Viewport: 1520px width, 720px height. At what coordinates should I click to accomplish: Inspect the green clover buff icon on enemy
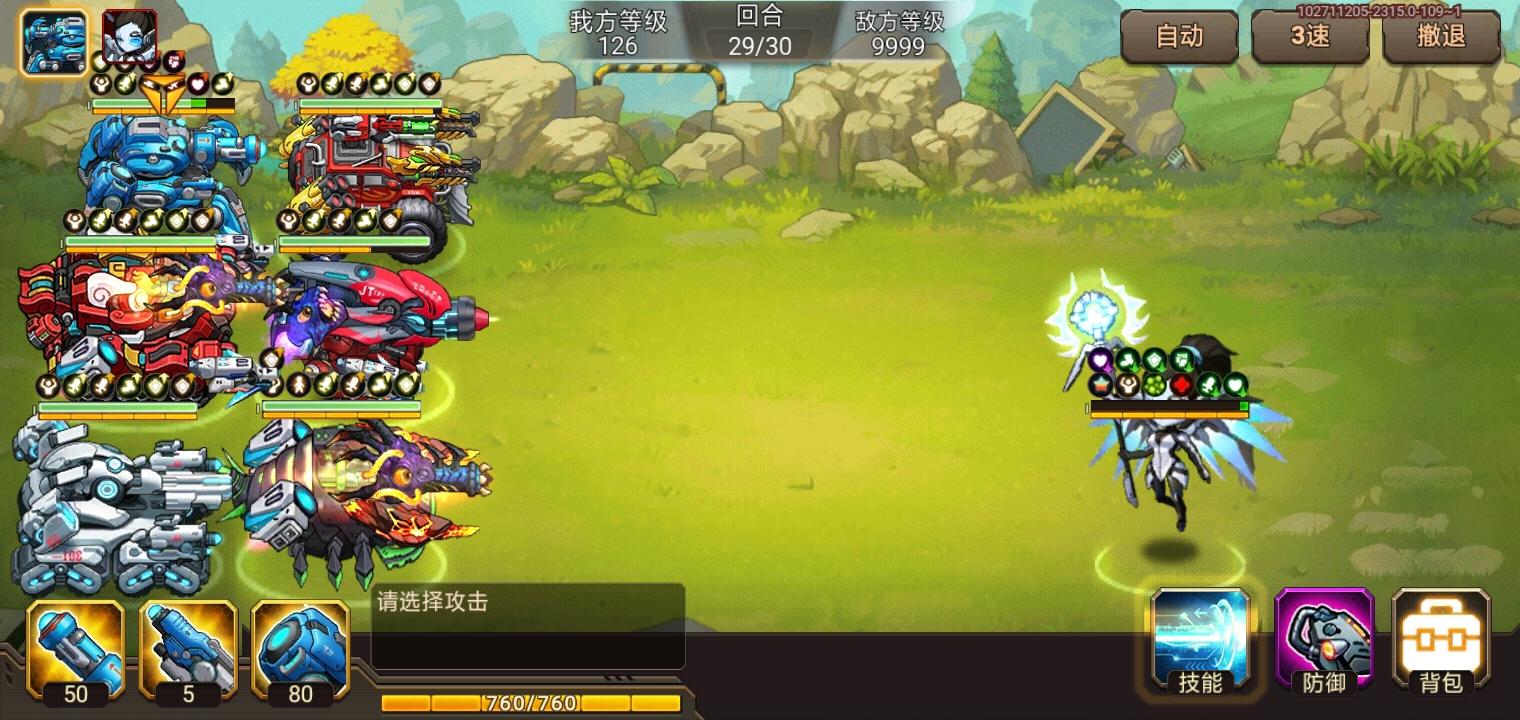(x=1155, y=385)
